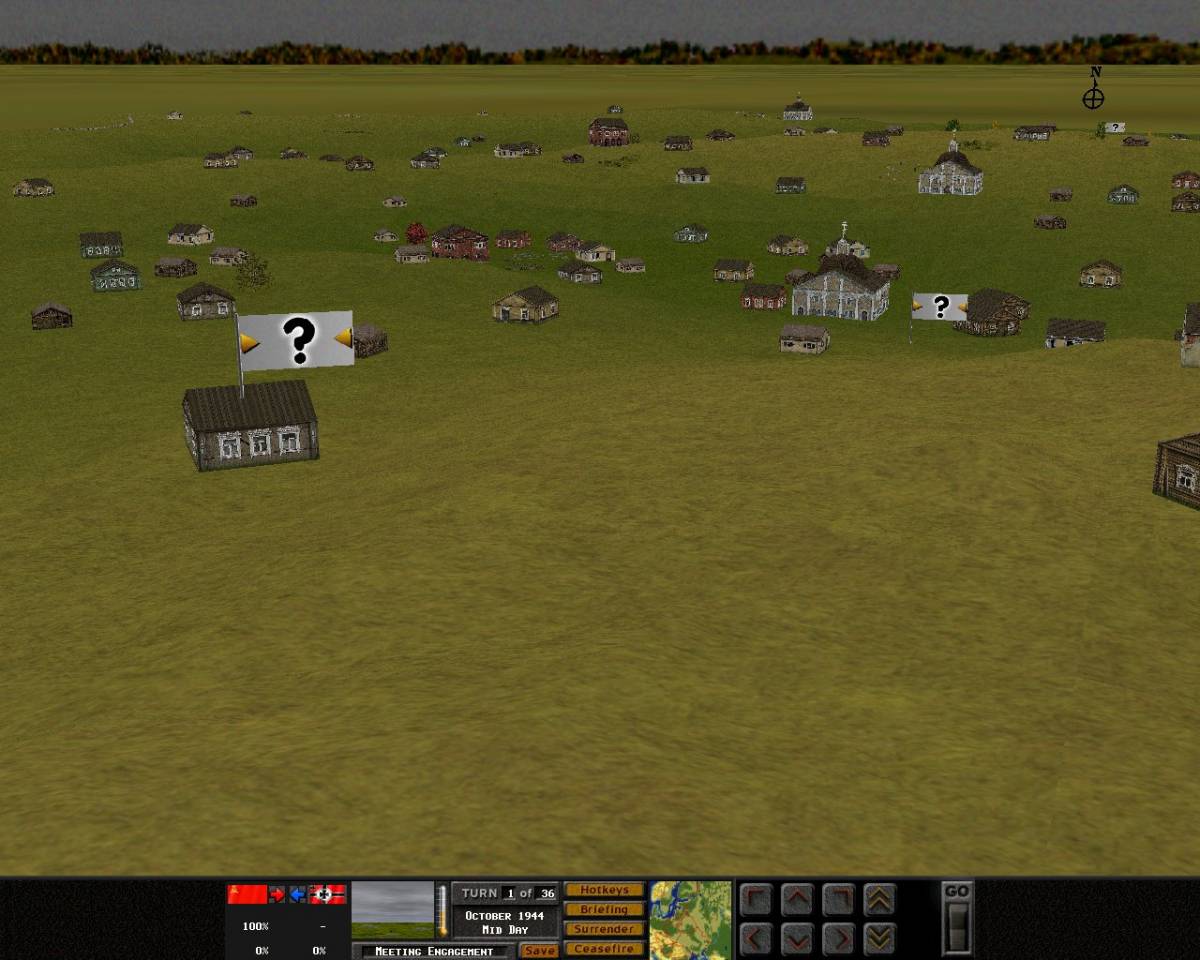Select the large question-mark victory flag
The width and height of the screenshot is (1200, 960).
pyautogui.click(x=296, y=341)
